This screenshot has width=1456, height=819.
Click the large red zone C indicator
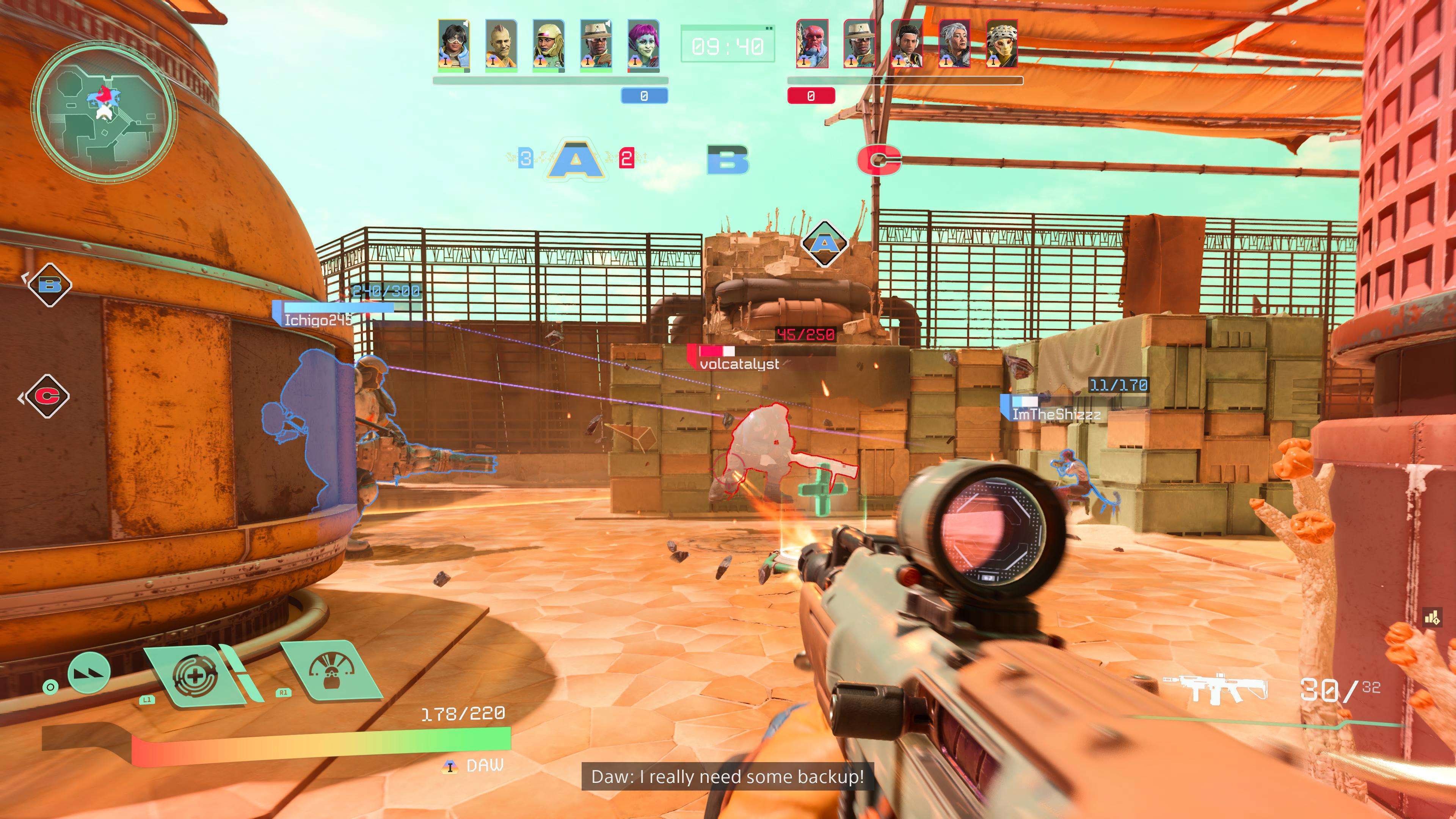879,160
